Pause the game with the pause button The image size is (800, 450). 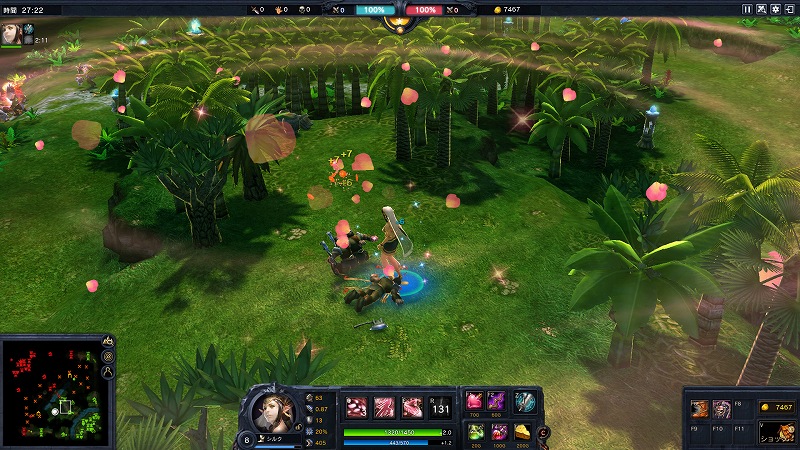746,9
